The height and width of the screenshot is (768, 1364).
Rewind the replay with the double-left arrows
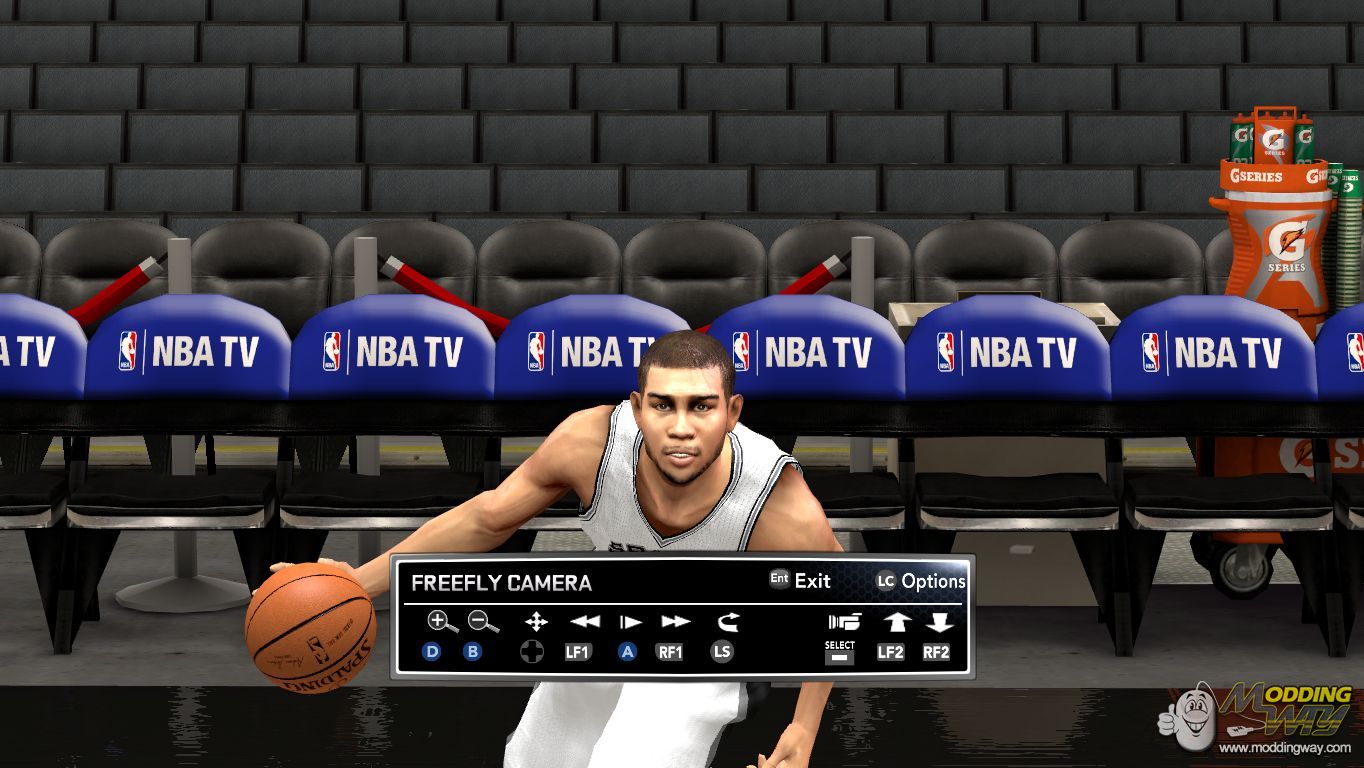point(584,622)
